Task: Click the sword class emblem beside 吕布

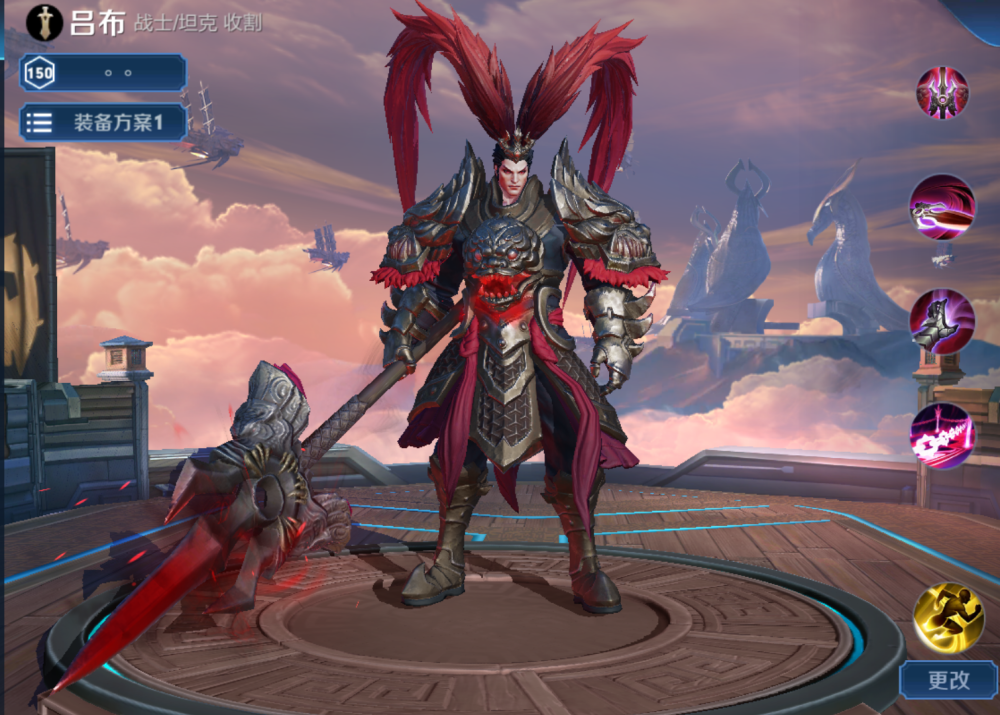Action: coord(45,21)
